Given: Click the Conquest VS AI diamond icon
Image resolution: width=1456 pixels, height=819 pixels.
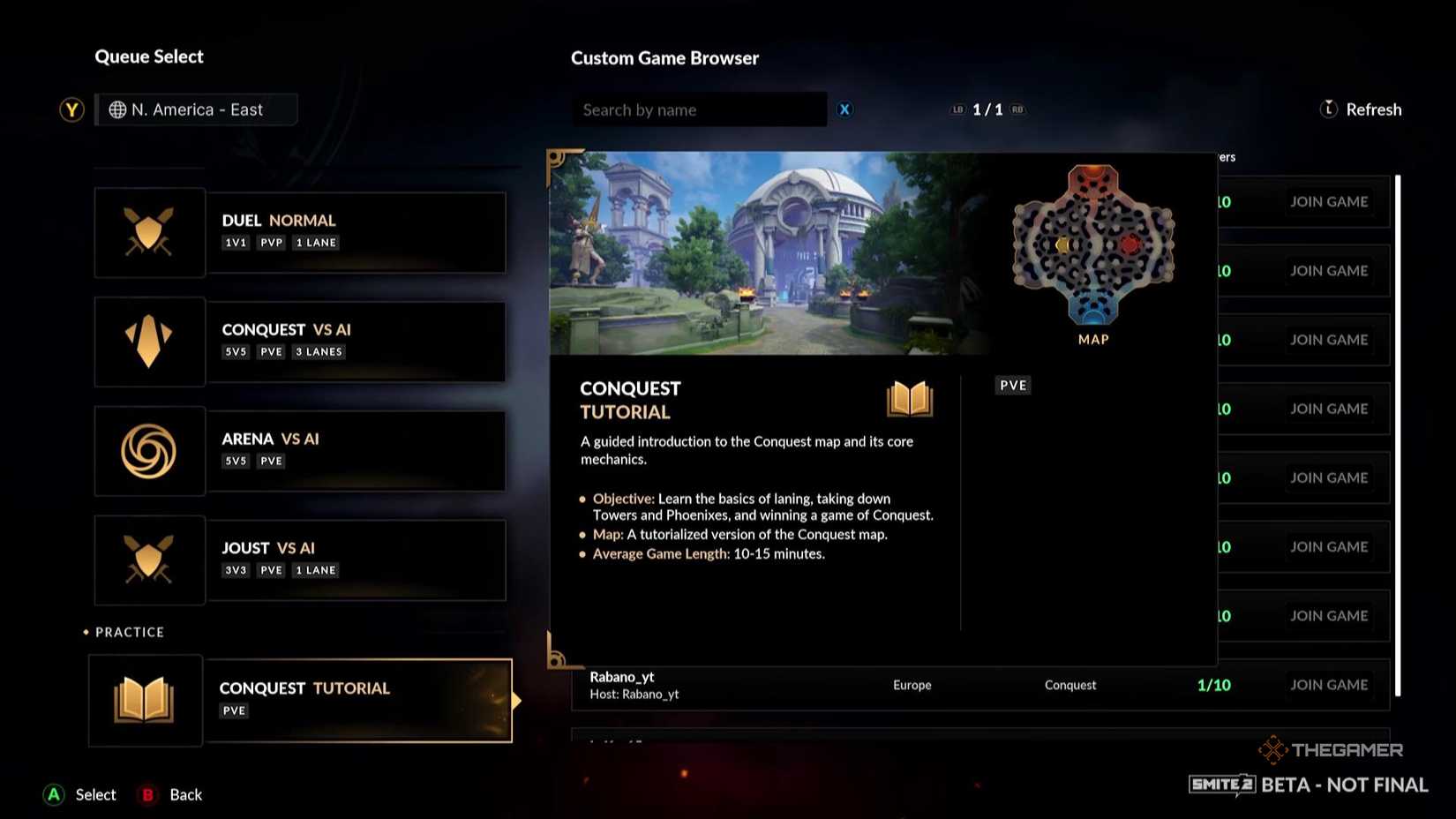Looking at the screenshot, I should coord(148,342).
